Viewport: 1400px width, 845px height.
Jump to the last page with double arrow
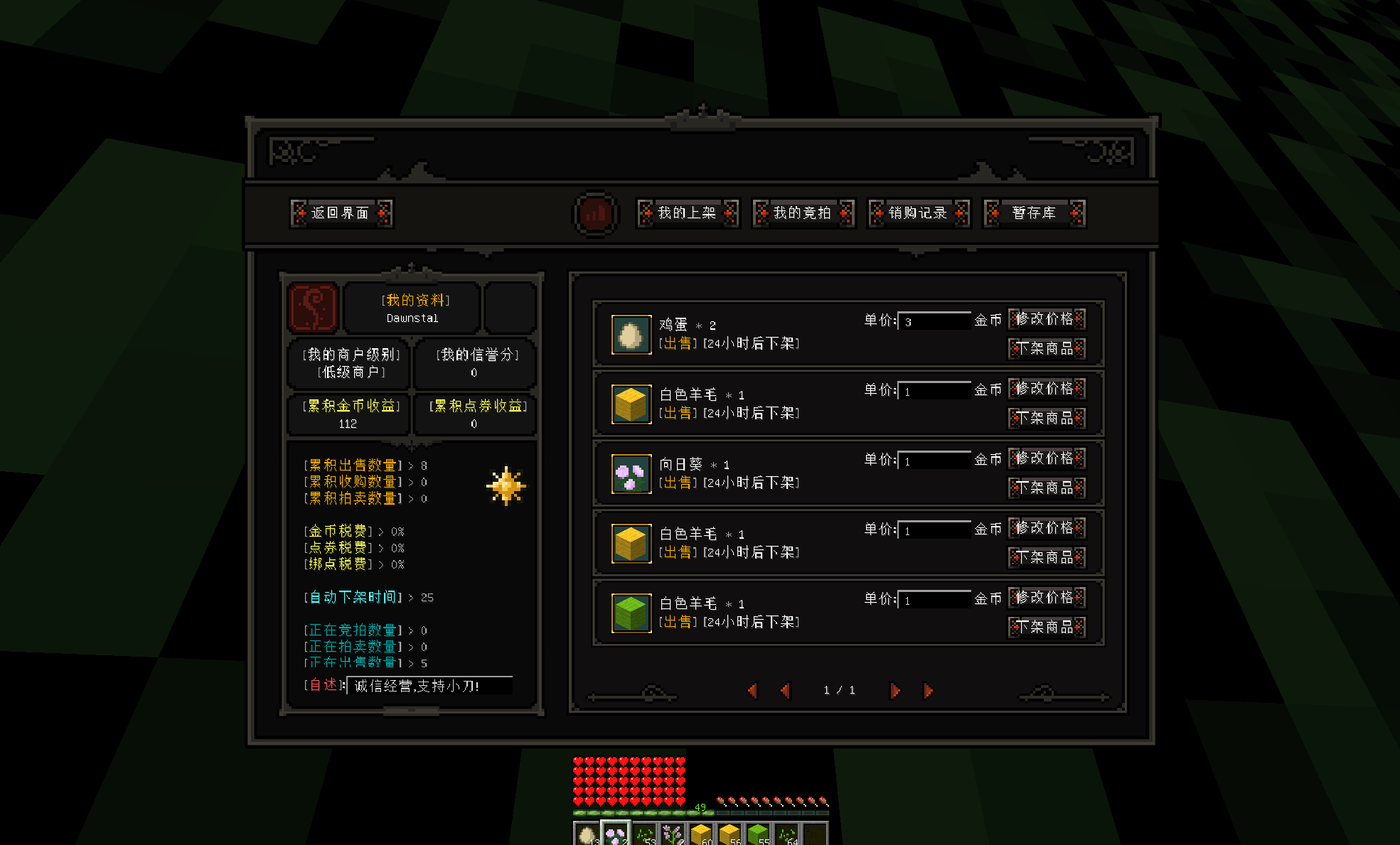point(928,690)
